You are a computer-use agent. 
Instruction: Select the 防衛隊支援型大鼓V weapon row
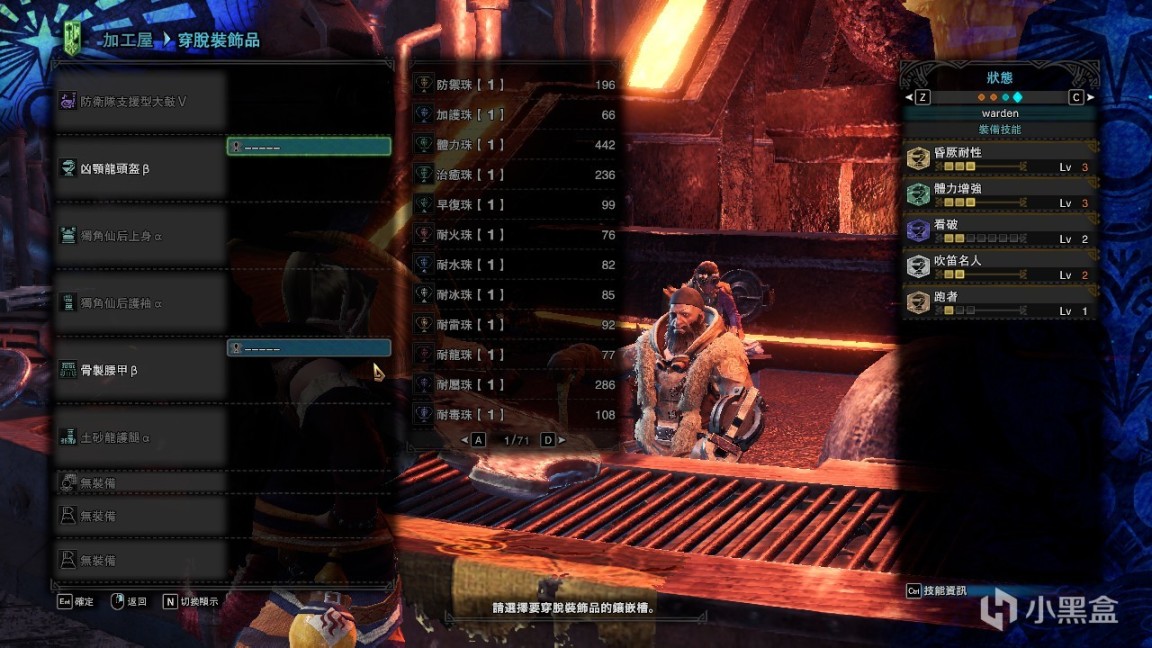pos(140,101)
